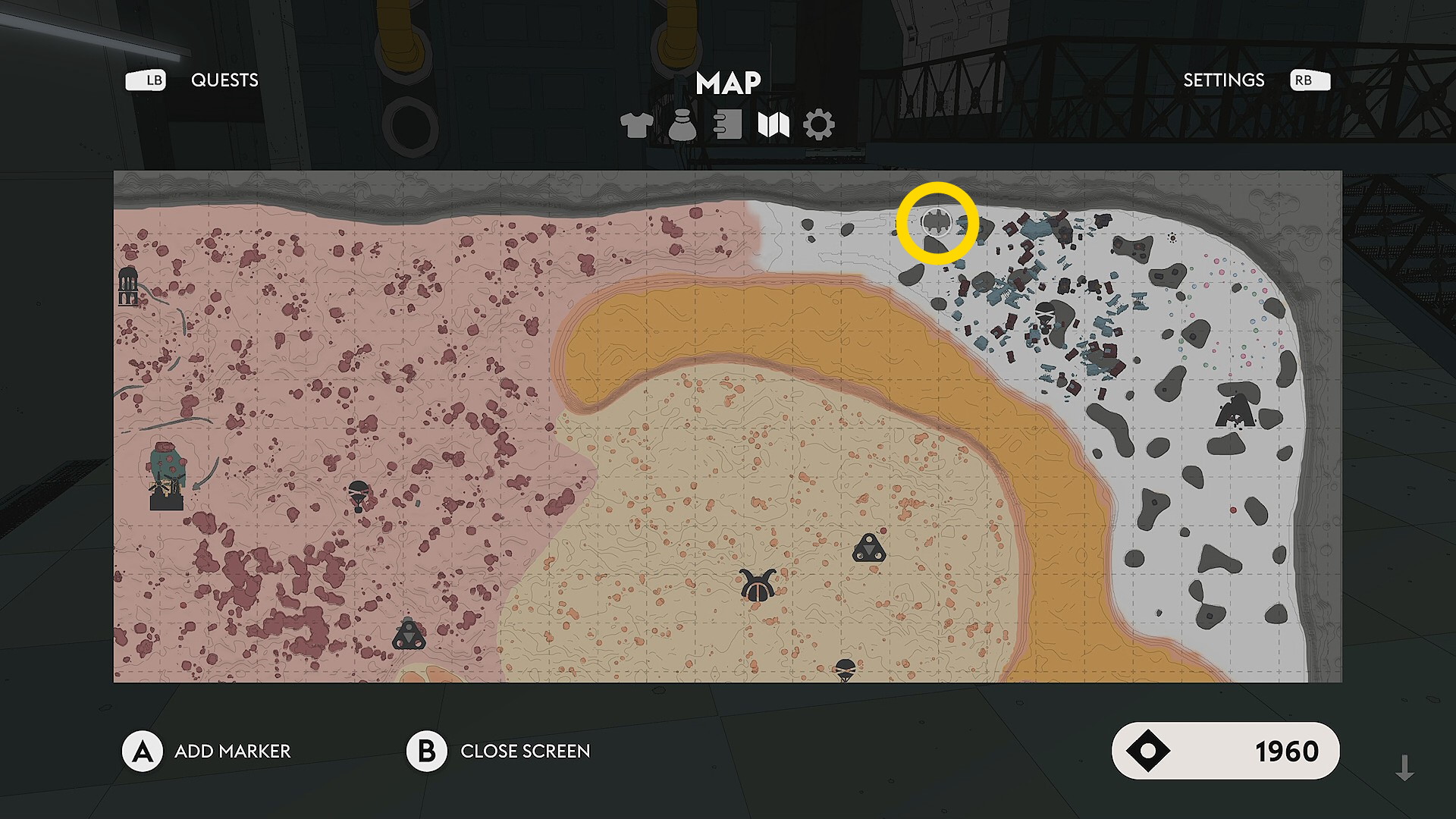Go to the Quests page
This screenshot has height=819, width=1456.
point(224,80)
